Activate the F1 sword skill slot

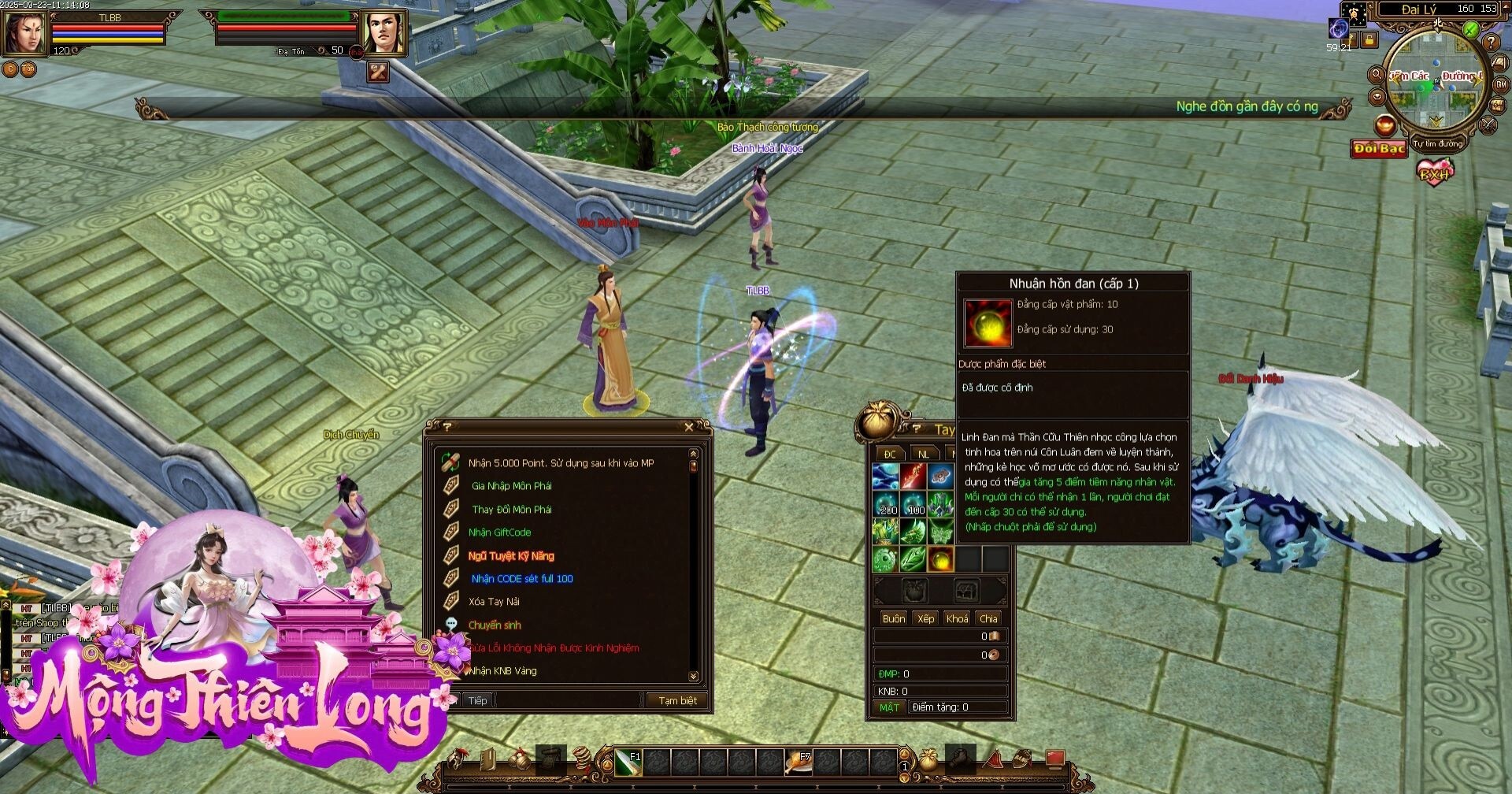click(x=628, y=762)
